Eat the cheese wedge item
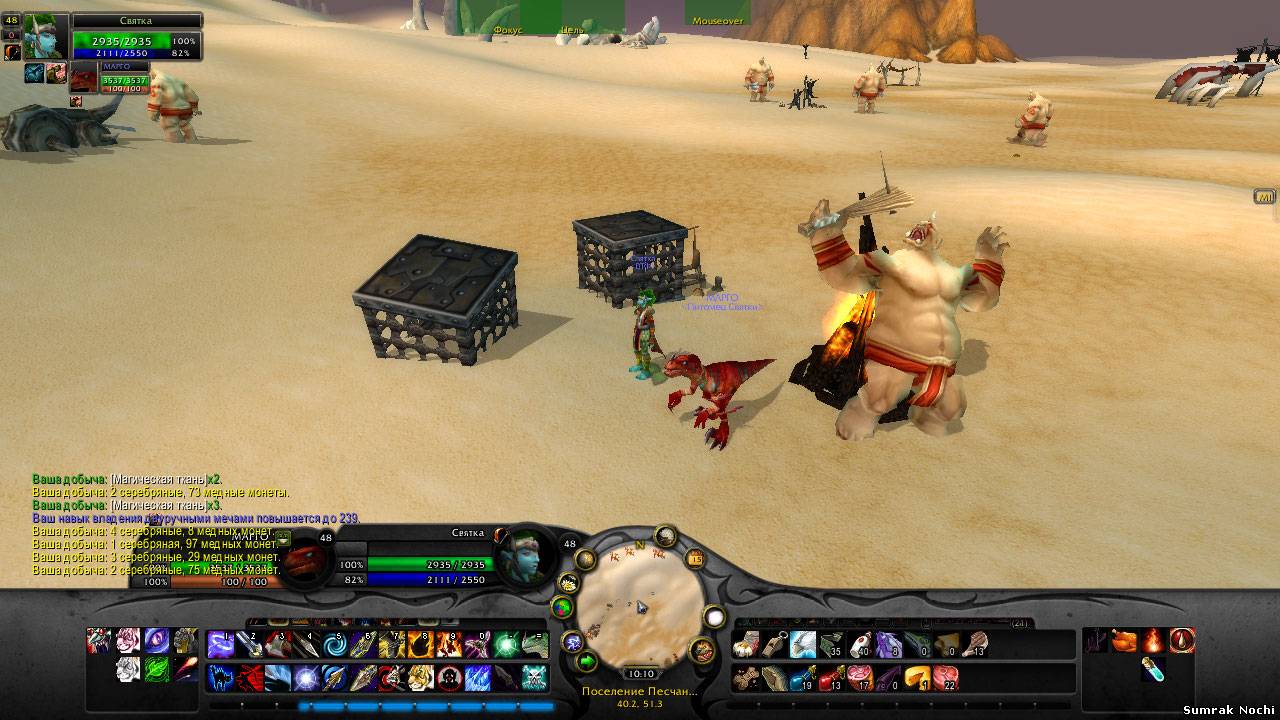The height and width of the screenshot is (720, 1280). click(917, 678)
